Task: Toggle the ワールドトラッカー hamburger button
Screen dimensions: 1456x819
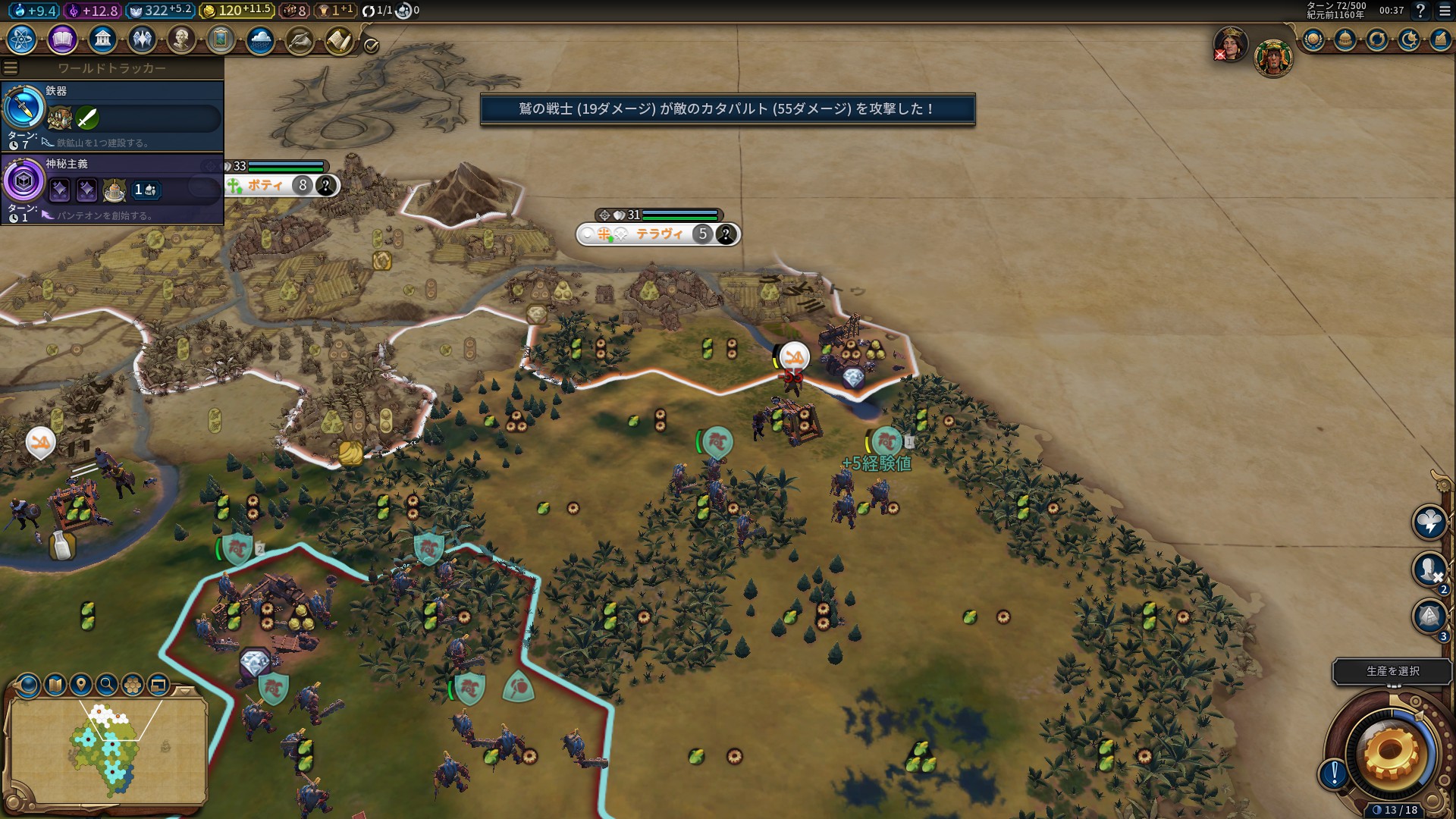Action: (11, 68)
